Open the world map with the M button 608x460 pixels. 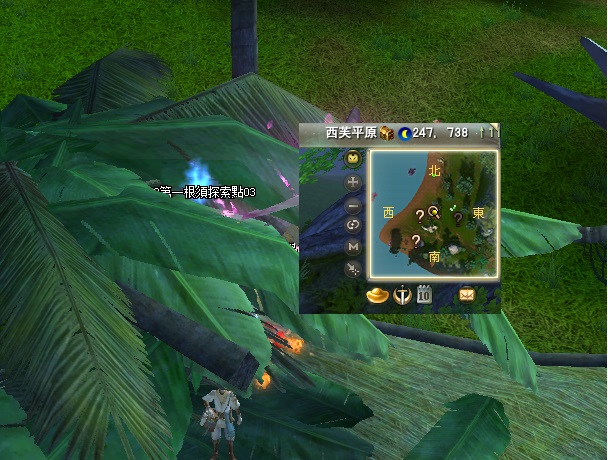point(353,246)
